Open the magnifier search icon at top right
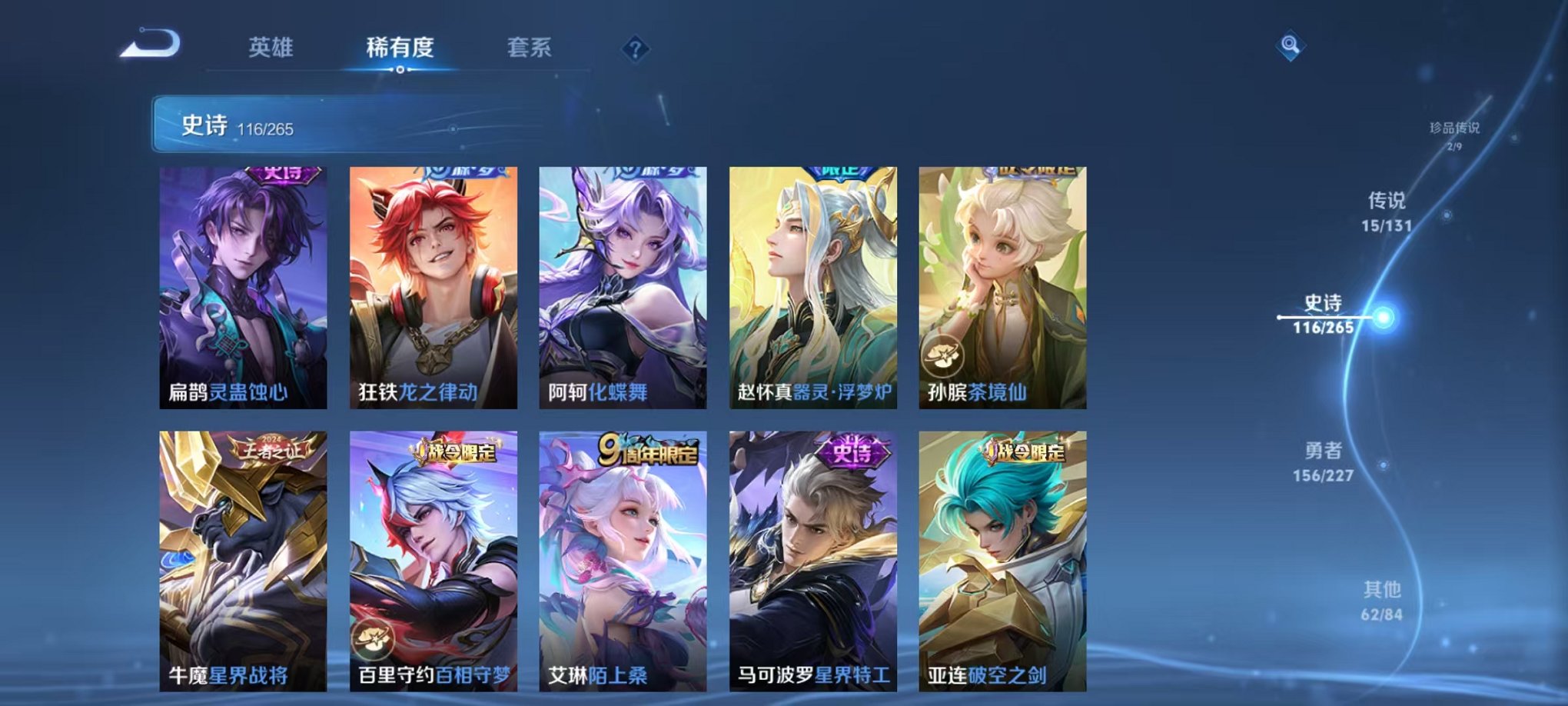 click(1289, 46)
